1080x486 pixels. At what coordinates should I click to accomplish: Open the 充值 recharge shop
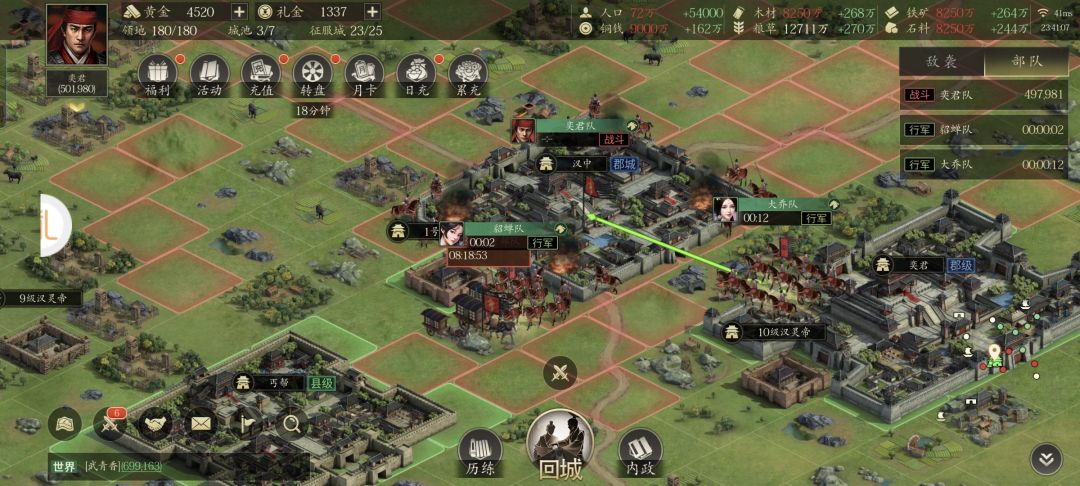262,72
